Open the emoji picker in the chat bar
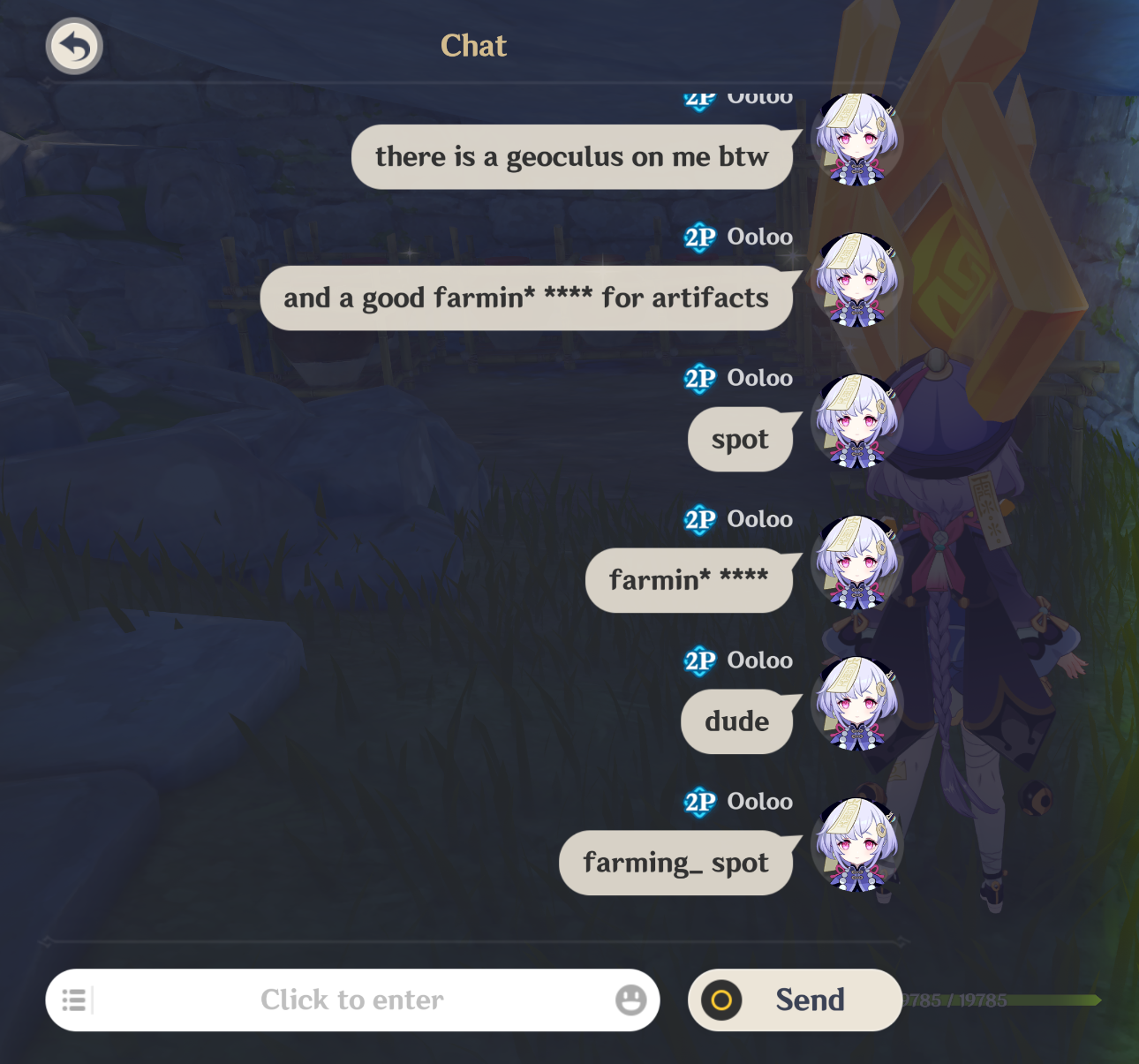The image size is (1139, 1064). tap(630, 1000)
